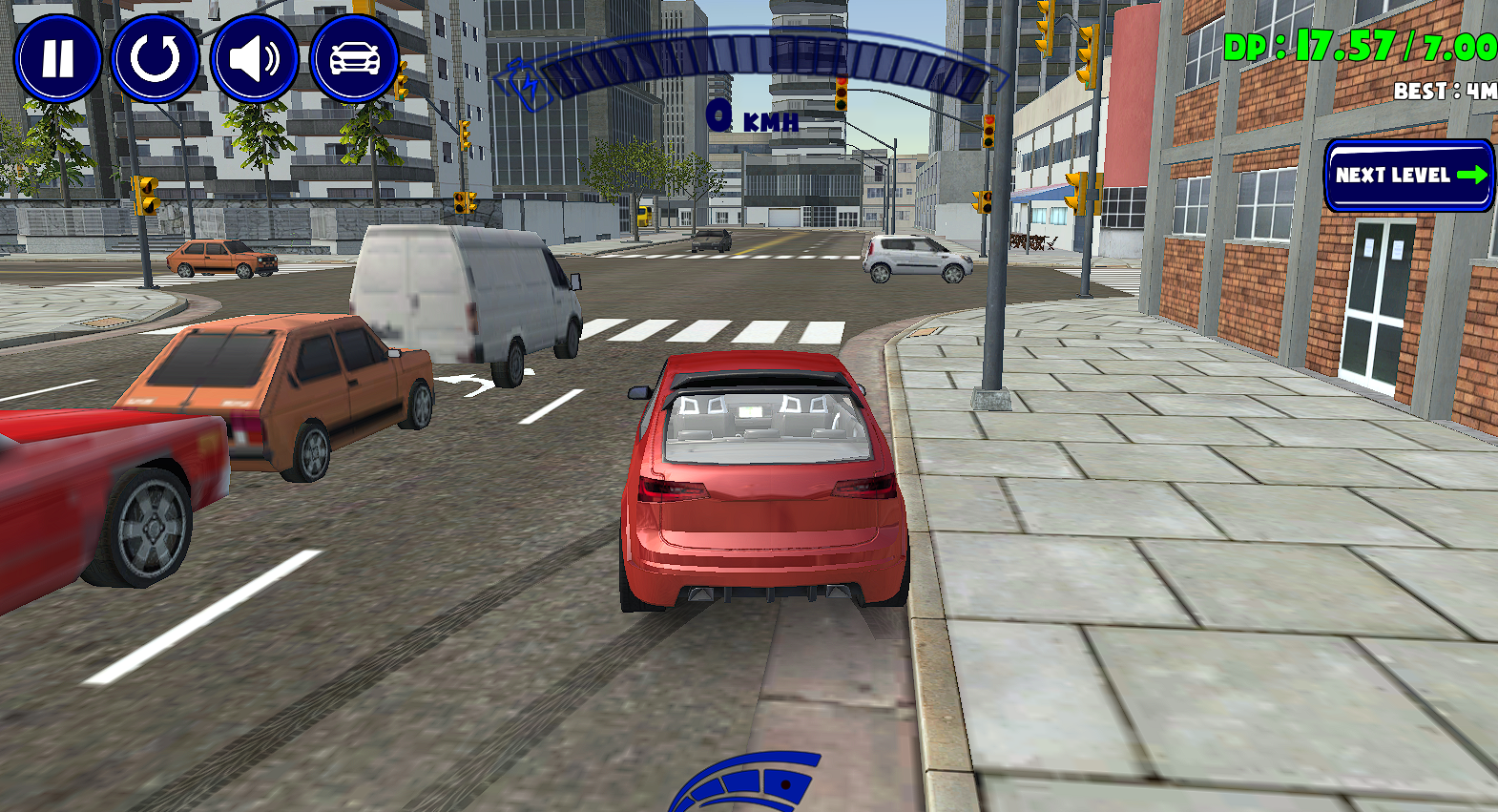
Task: Click the Next Level button
Action: (x=1408, y=176)
